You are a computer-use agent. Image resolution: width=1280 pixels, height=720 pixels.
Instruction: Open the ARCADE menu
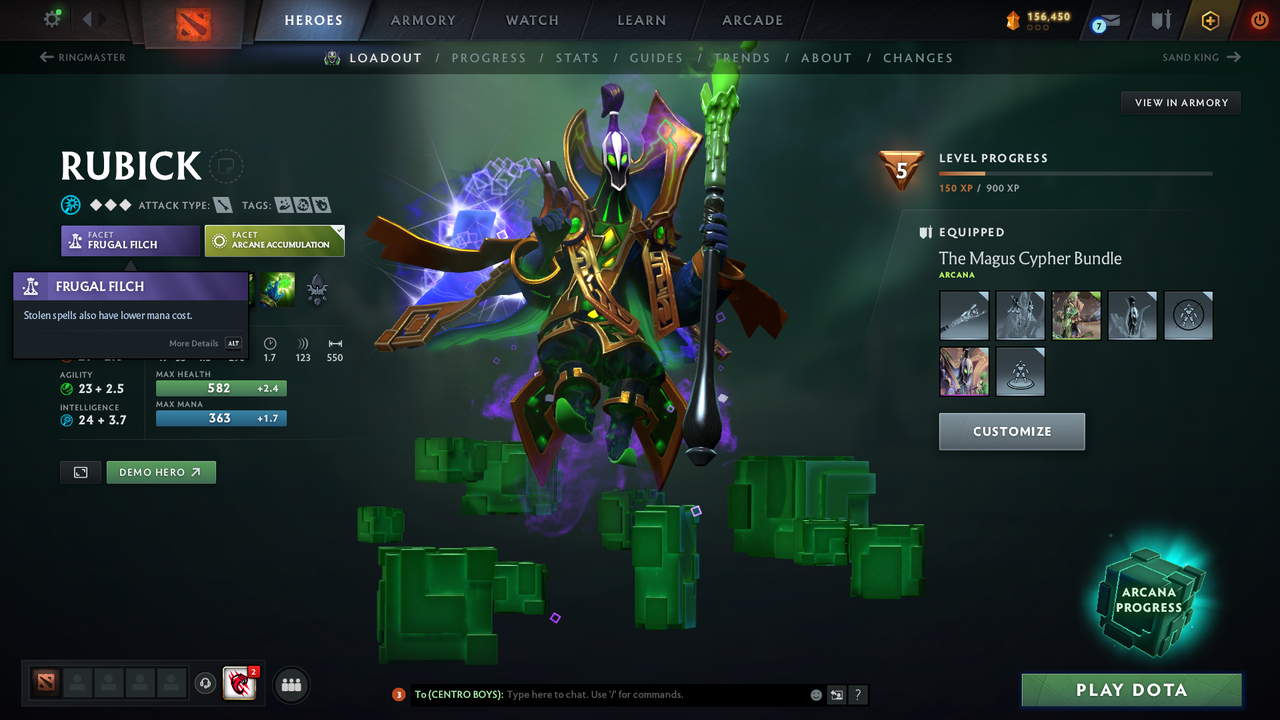coord(752,20)
